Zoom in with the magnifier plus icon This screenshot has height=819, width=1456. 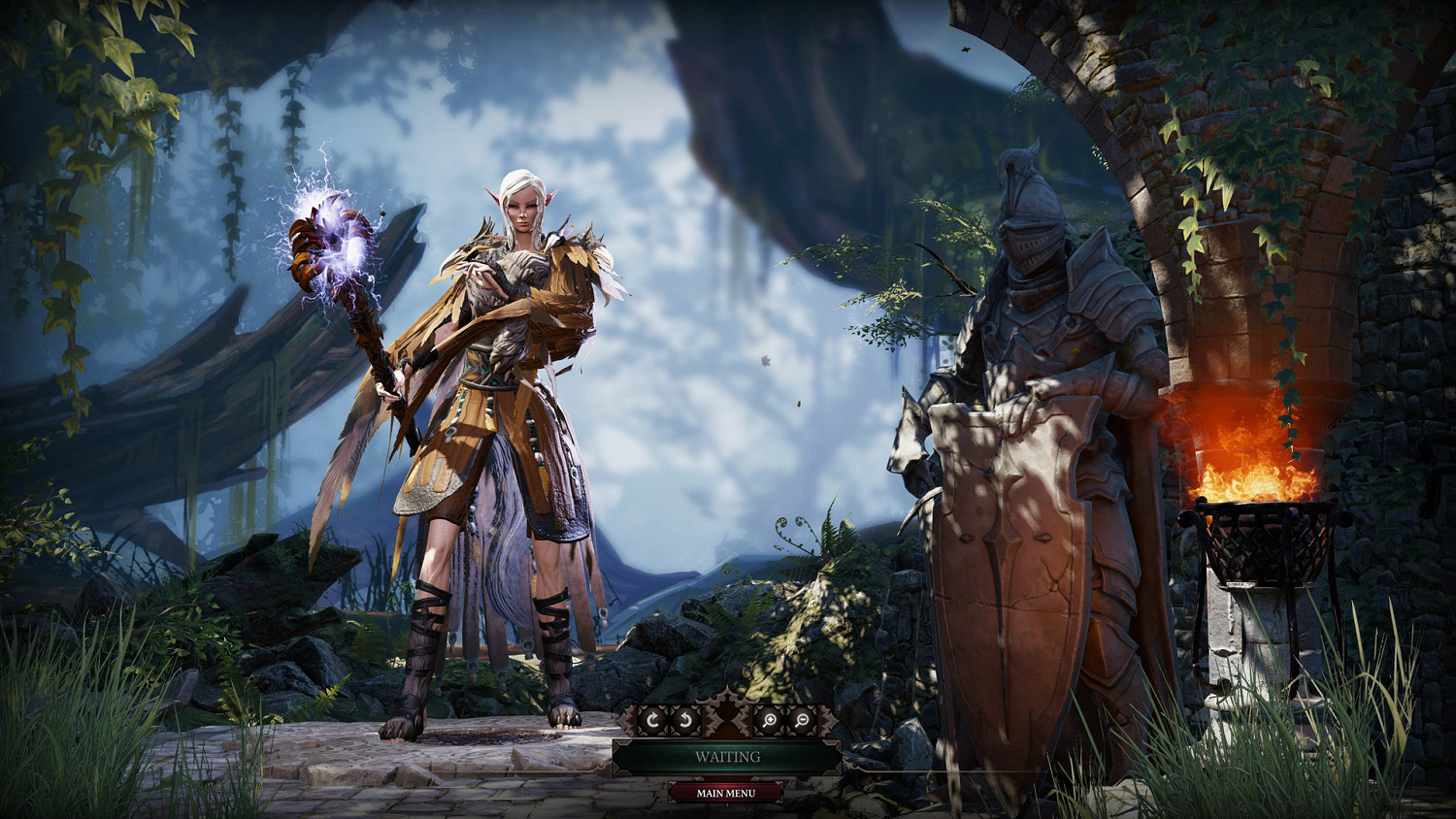pyautogui.click(x=769, y=720)
